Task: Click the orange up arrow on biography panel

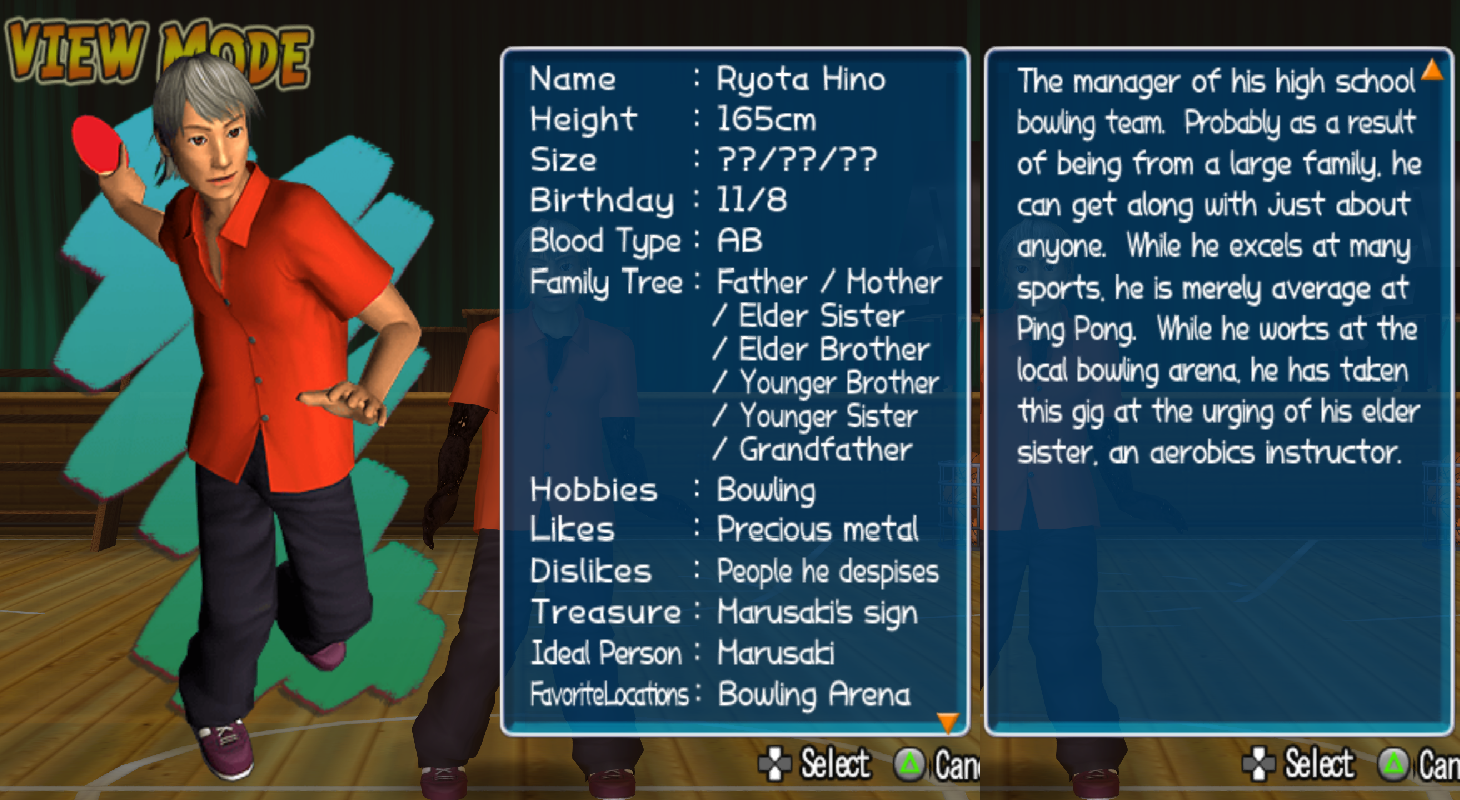Action: tap(1432, 69)
